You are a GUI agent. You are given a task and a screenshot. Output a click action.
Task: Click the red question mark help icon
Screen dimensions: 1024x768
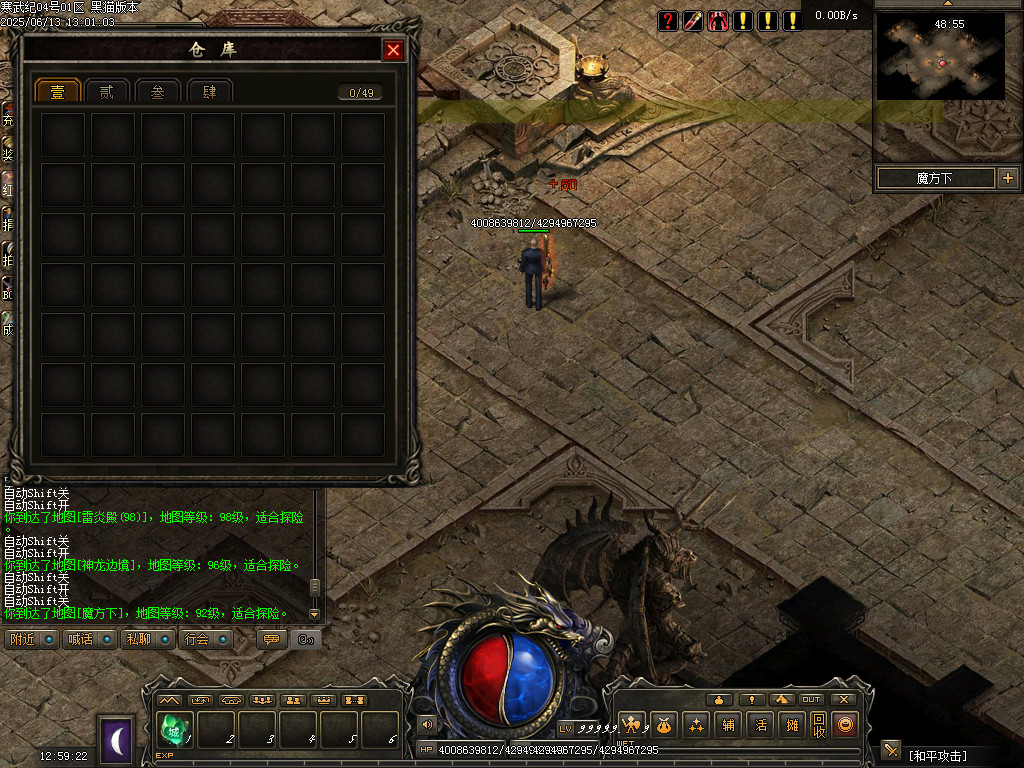pyautogui.click(x=668, y=20)
